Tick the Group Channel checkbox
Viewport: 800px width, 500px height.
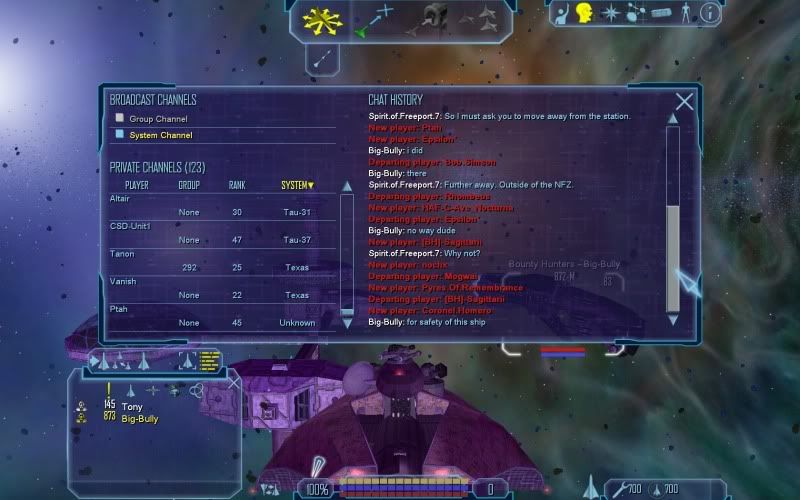[120, 119]
